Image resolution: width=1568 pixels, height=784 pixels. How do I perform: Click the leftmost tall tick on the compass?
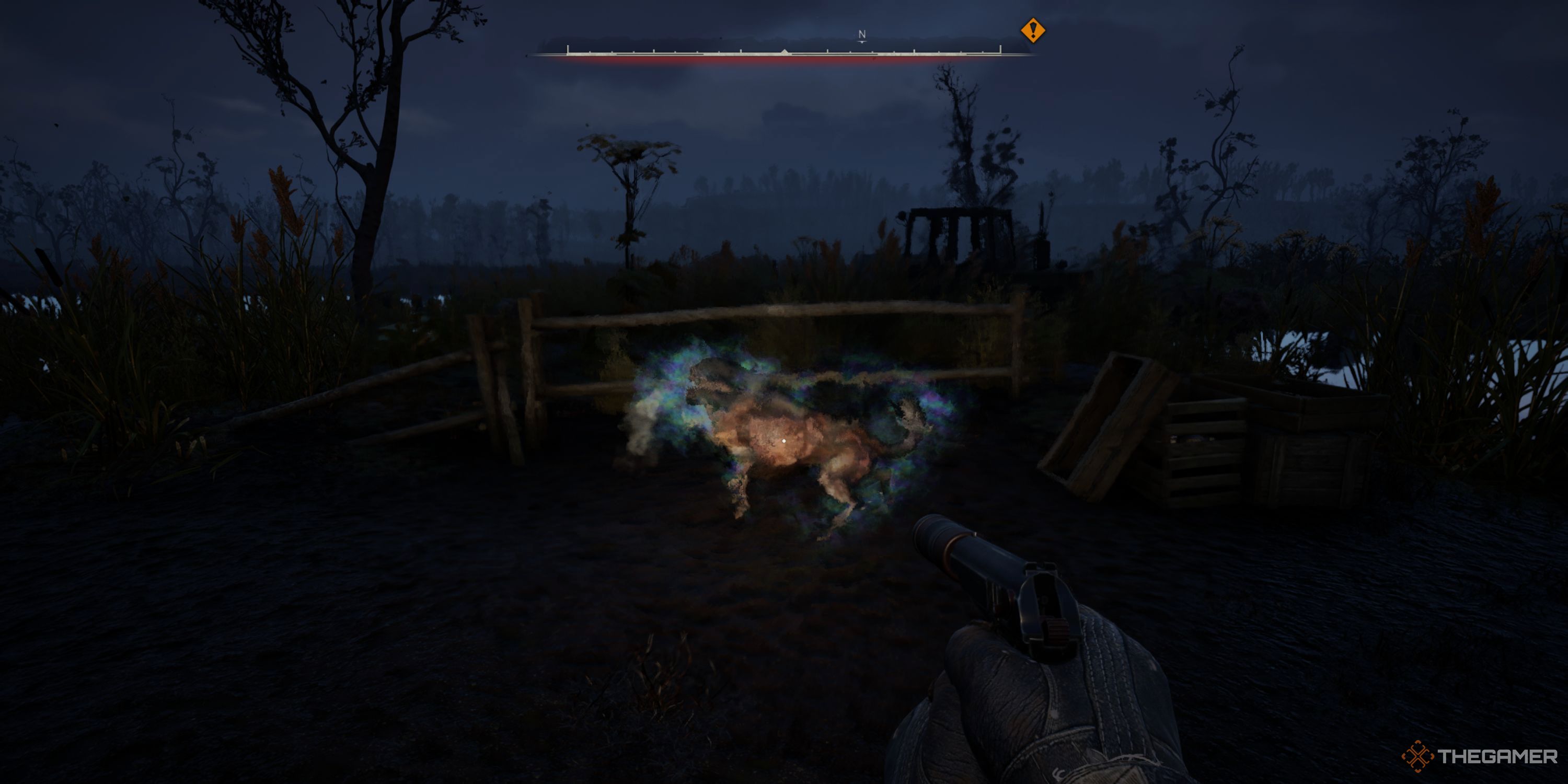[567, 49]
